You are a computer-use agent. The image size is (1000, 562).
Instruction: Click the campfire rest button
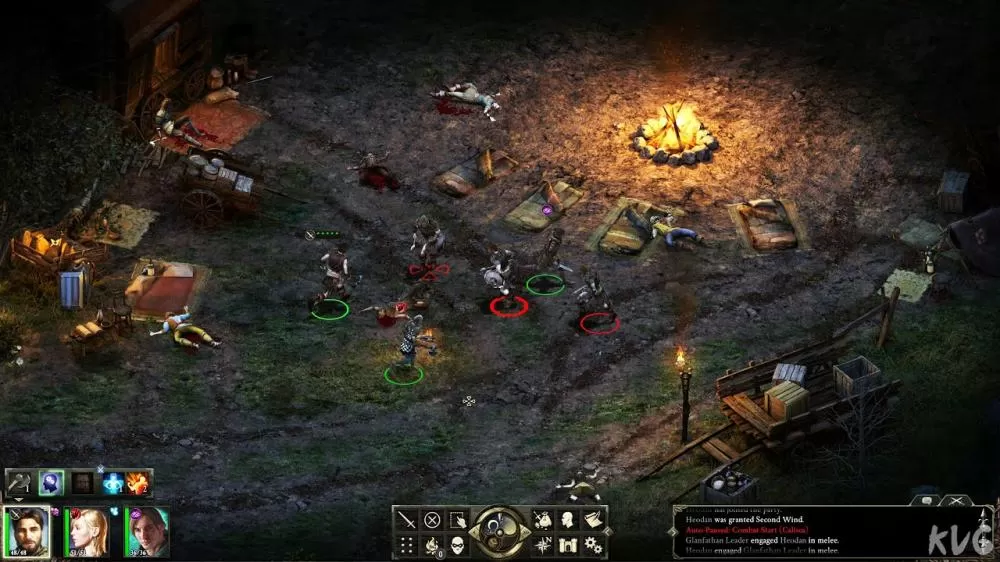(432, 545)
